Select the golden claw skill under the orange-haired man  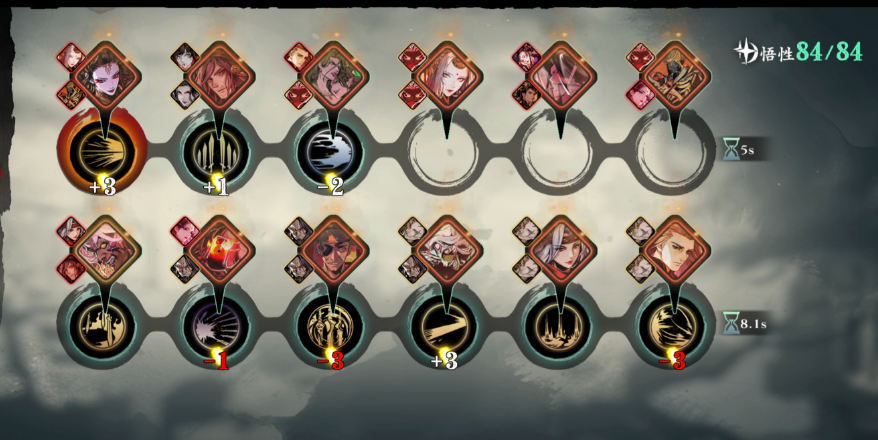[x=670, y=322]
